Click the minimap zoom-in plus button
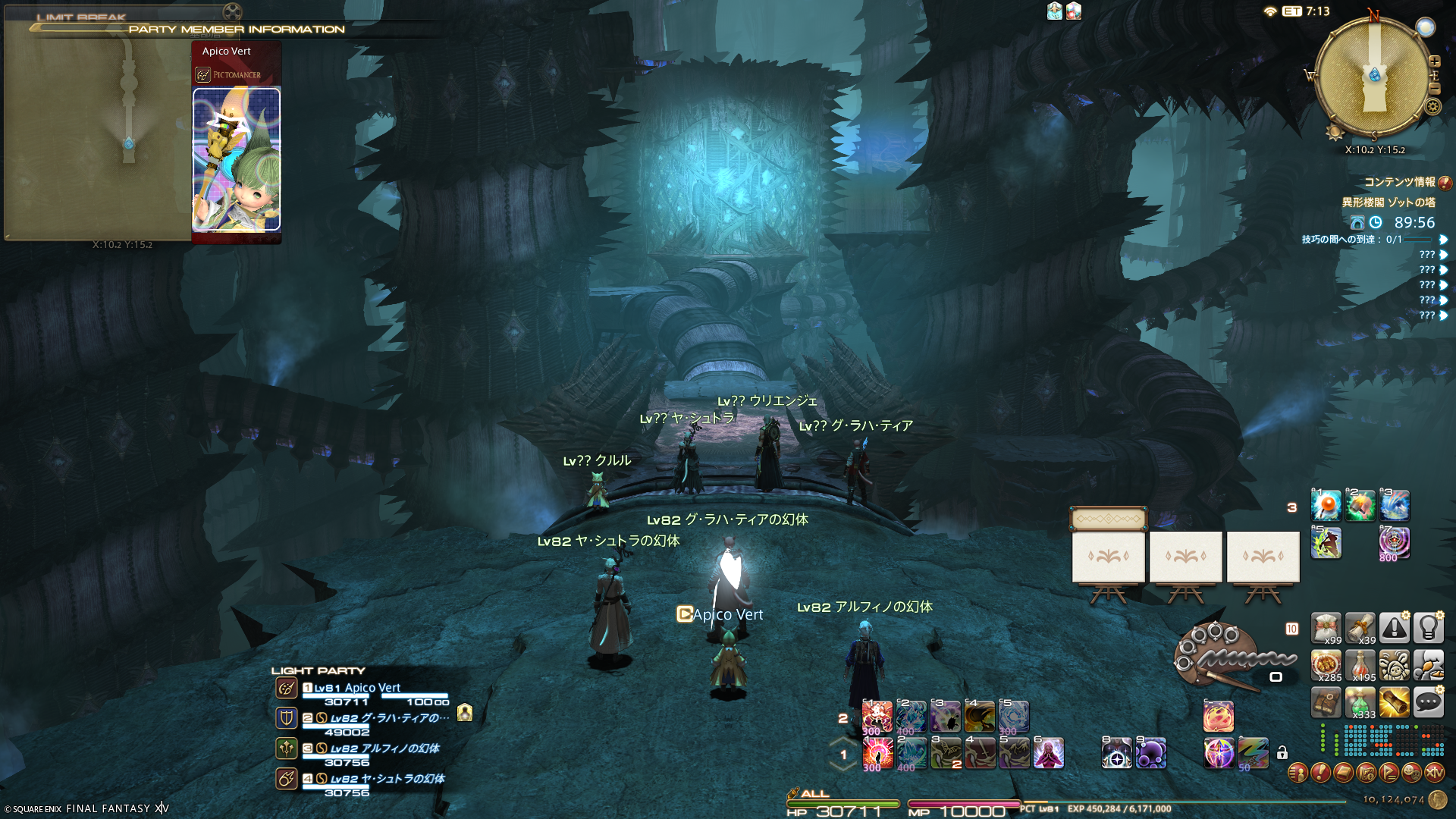Screen dimensions: 1456x819 [1435, 61]
